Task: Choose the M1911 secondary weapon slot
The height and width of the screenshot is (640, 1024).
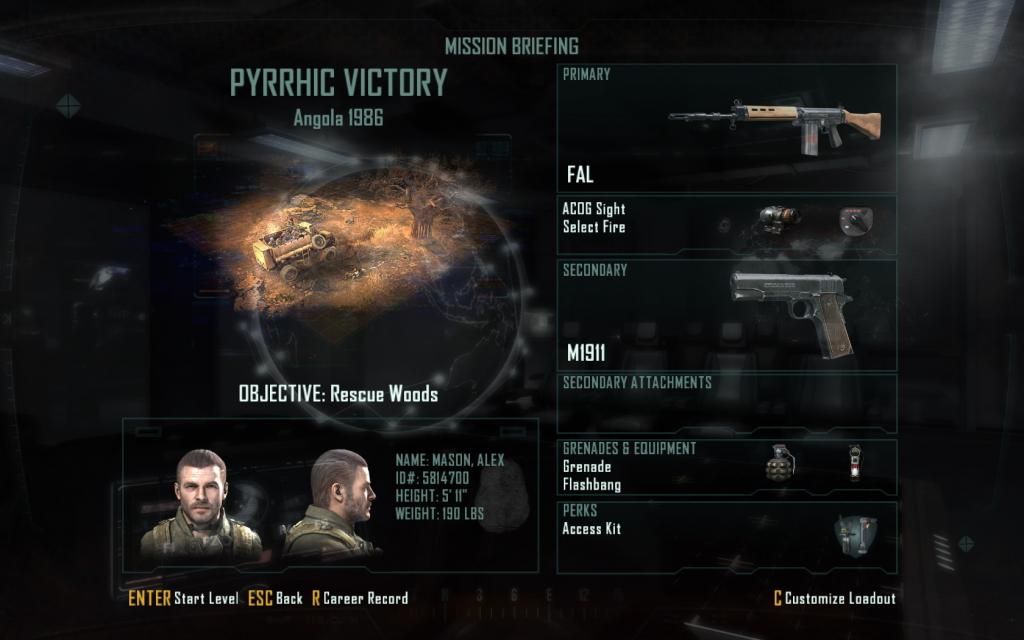Action: pyautogui.click(x=726, y=315)
